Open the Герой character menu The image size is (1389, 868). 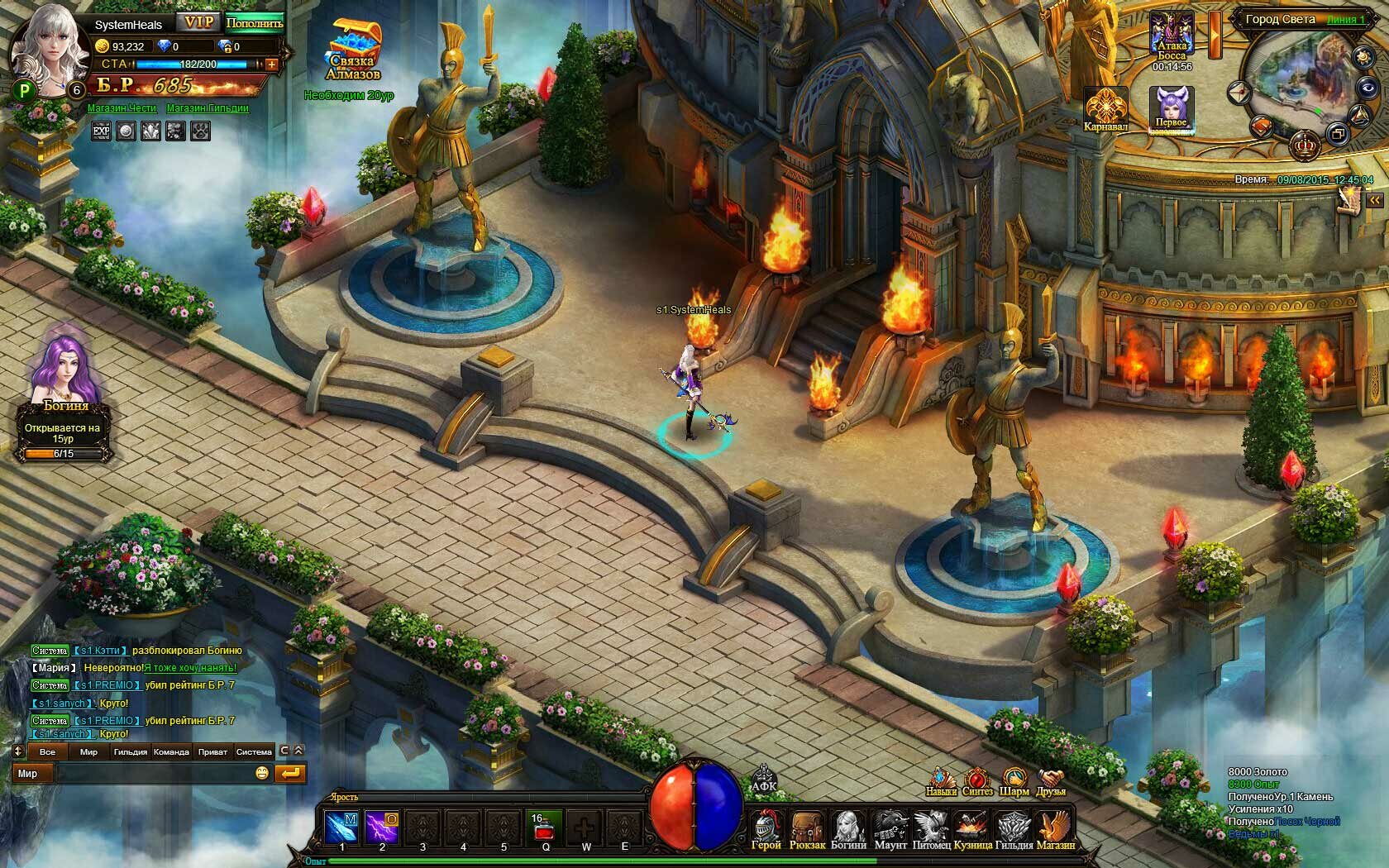point(766,828)
